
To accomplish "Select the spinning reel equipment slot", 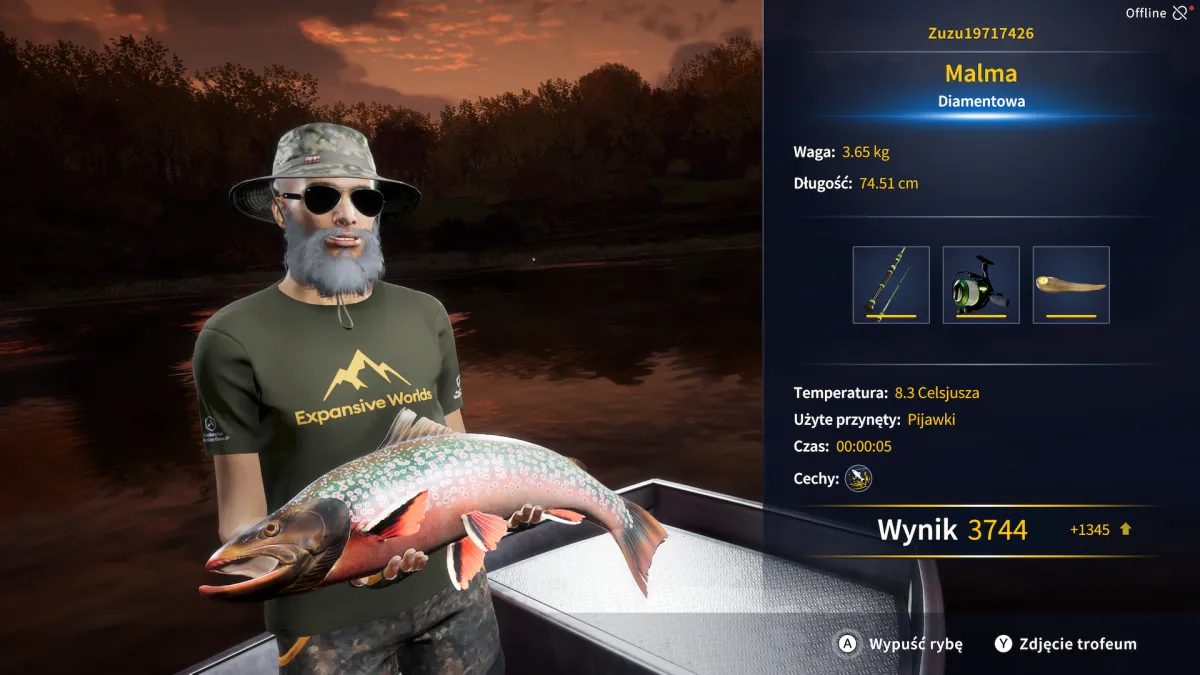I will point(981,285).
